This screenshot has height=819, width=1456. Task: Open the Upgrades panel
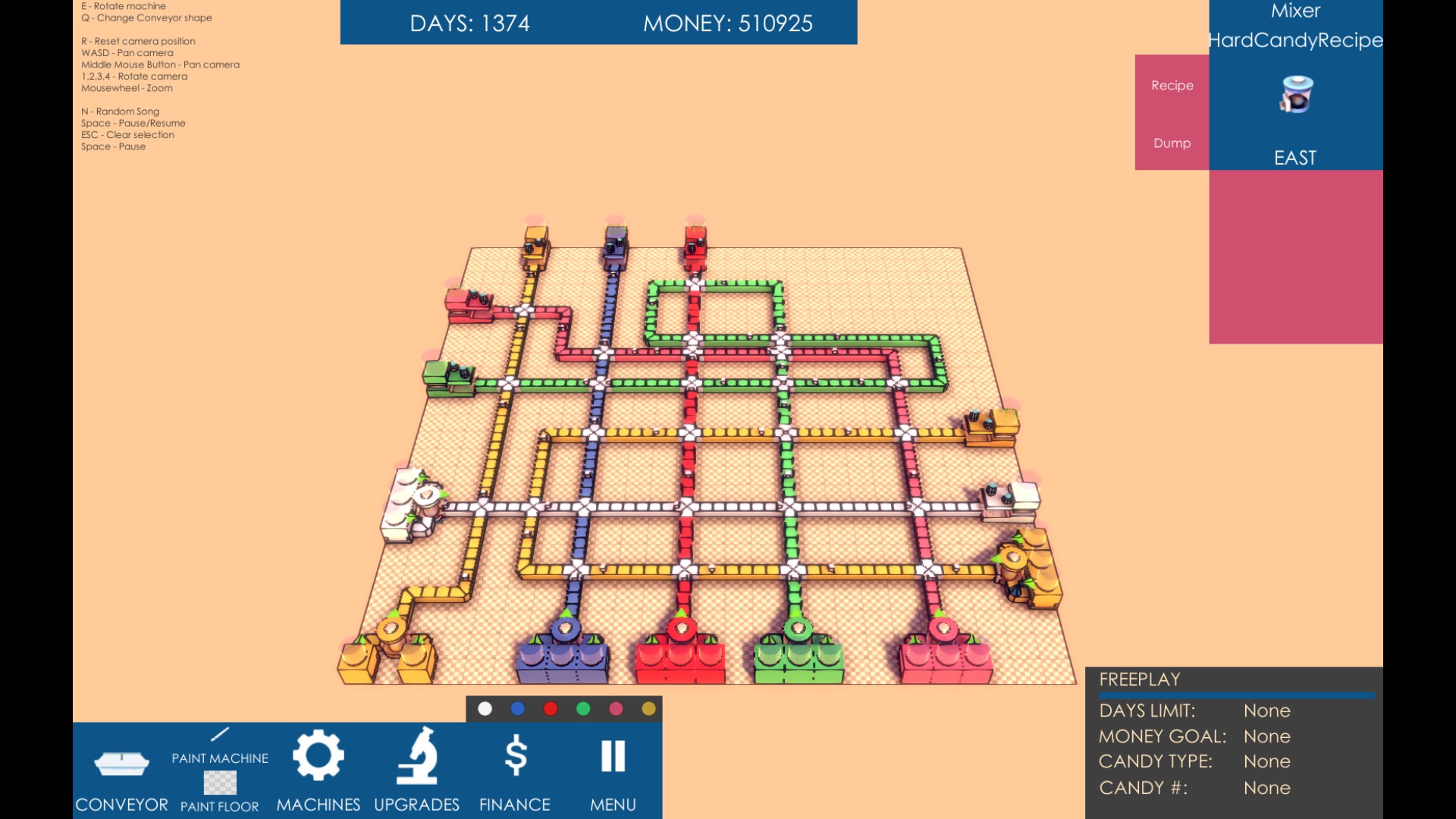tap(417, 766)
